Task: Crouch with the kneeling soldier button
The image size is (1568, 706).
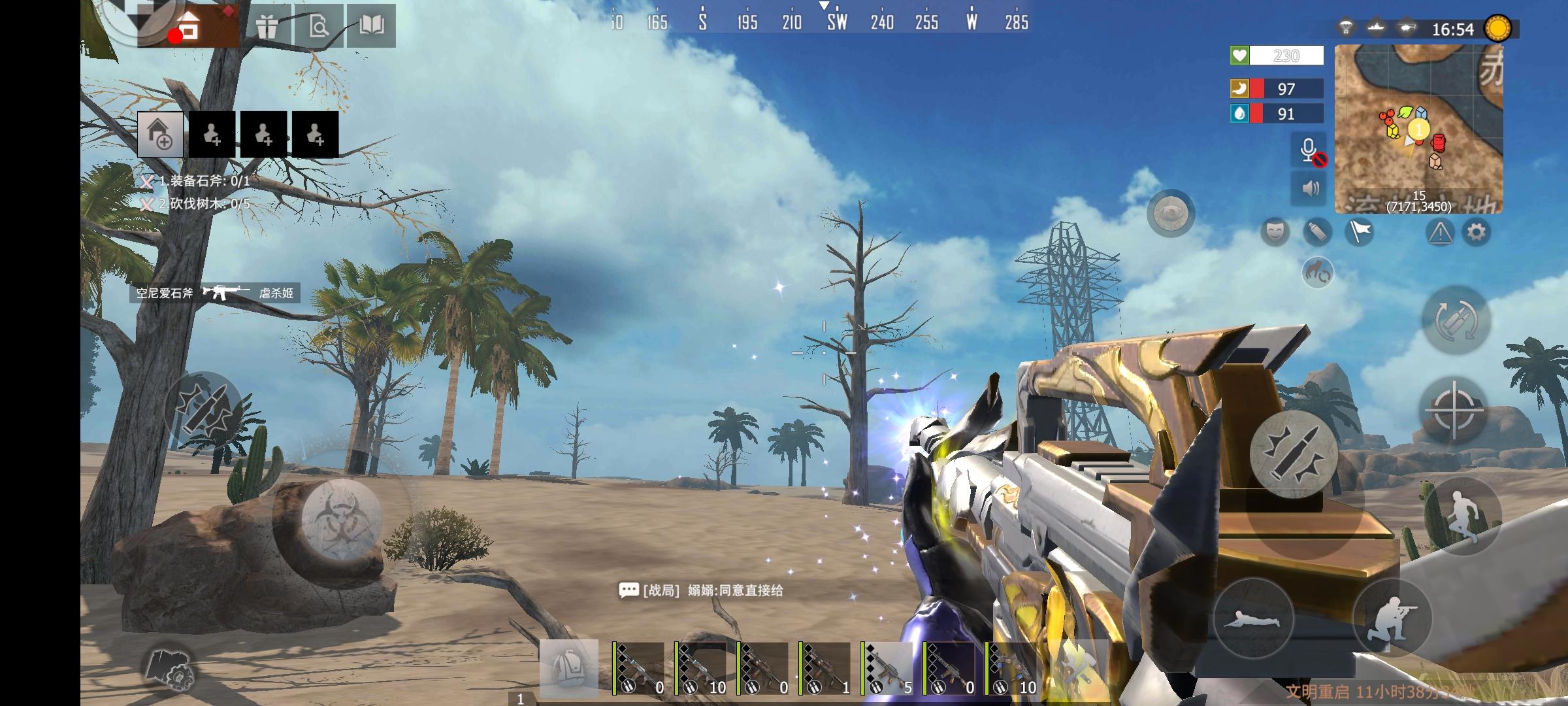Action: 1392,618
